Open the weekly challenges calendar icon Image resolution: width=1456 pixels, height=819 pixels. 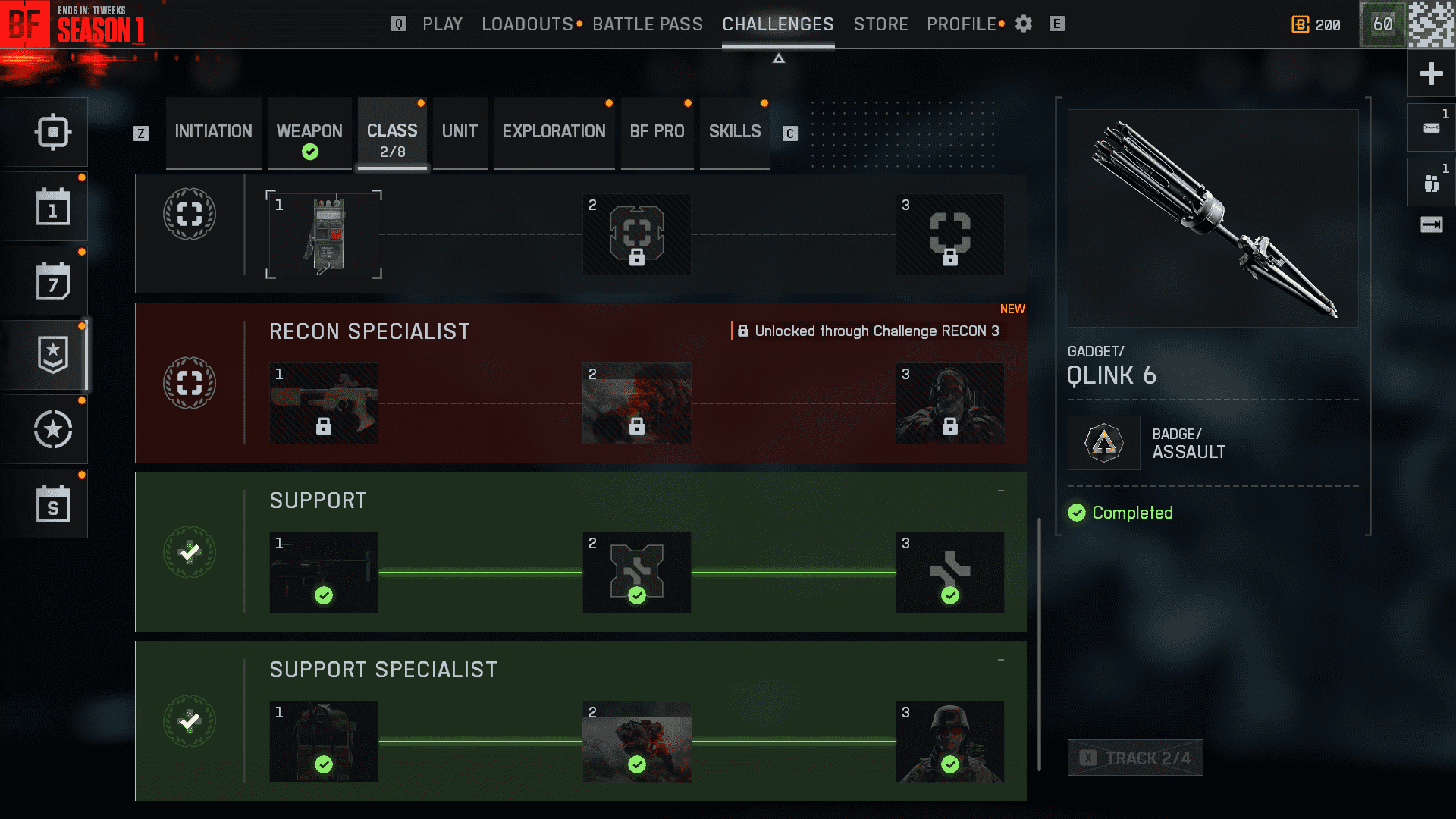(x=52, y=281)
